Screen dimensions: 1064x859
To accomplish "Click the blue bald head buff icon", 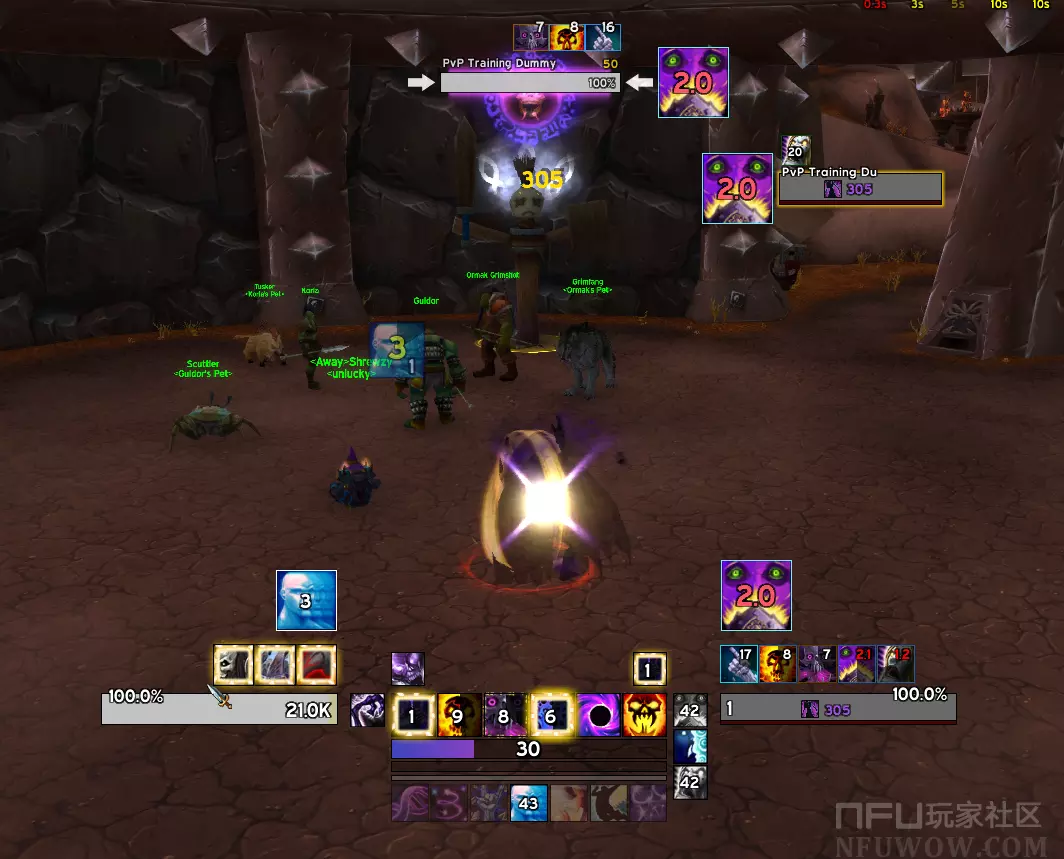I will pos(306,601).
